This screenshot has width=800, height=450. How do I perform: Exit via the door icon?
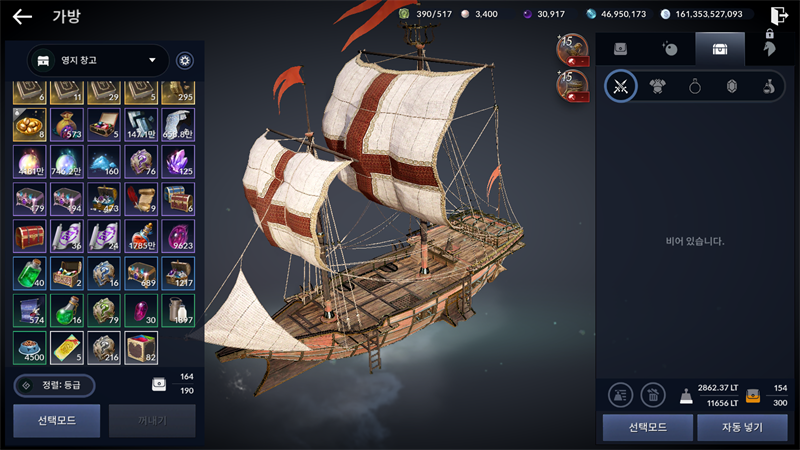point(780,15)
